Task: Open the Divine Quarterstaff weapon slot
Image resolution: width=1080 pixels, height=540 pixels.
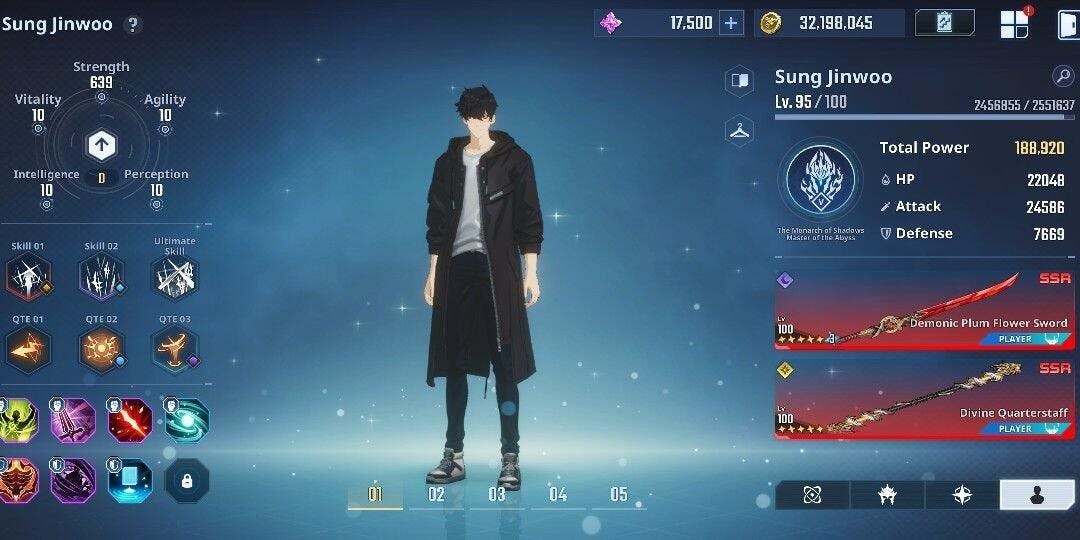Action: point(924,399)
